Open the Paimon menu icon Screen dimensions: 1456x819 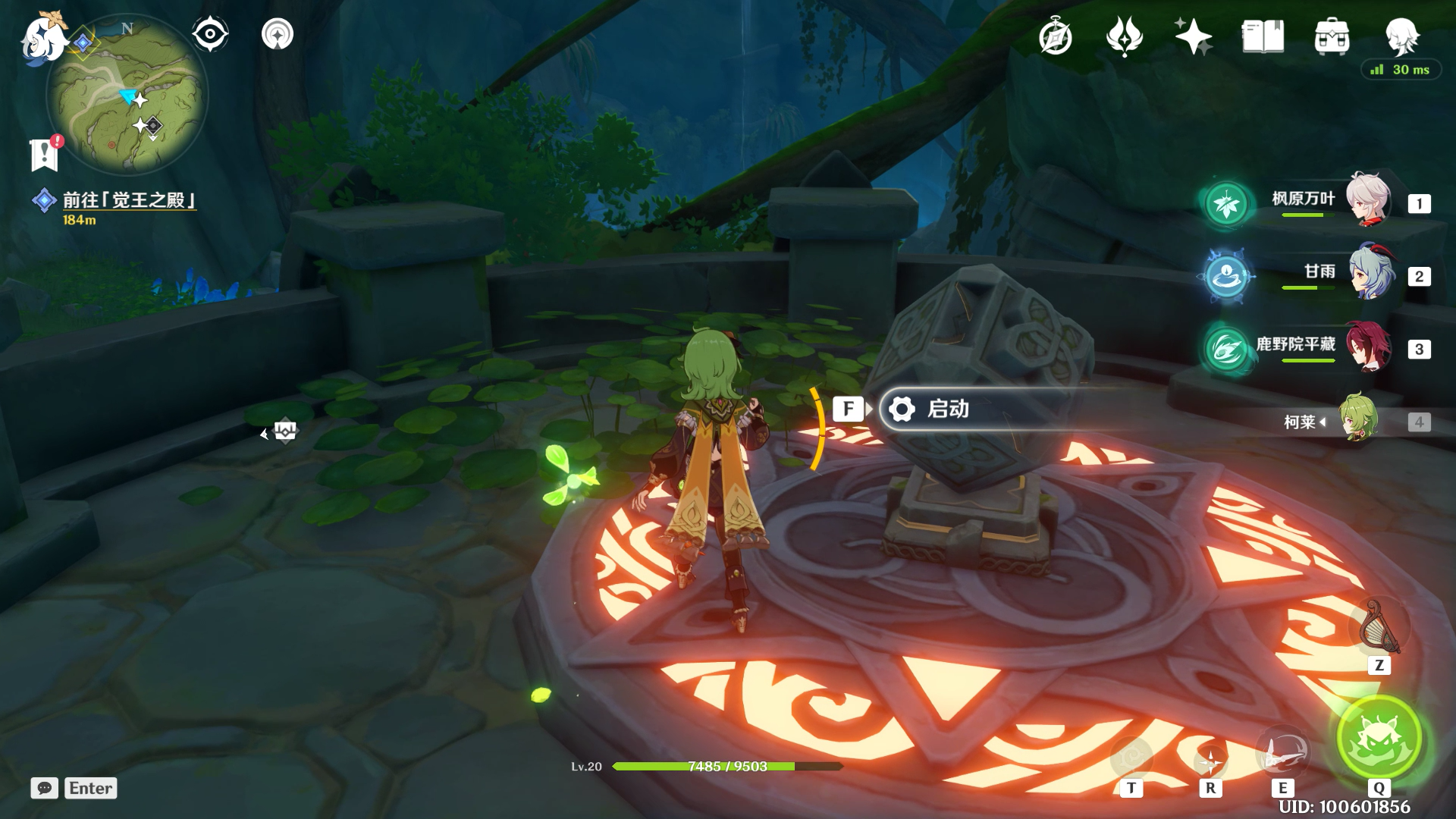(x=42, y=38)
